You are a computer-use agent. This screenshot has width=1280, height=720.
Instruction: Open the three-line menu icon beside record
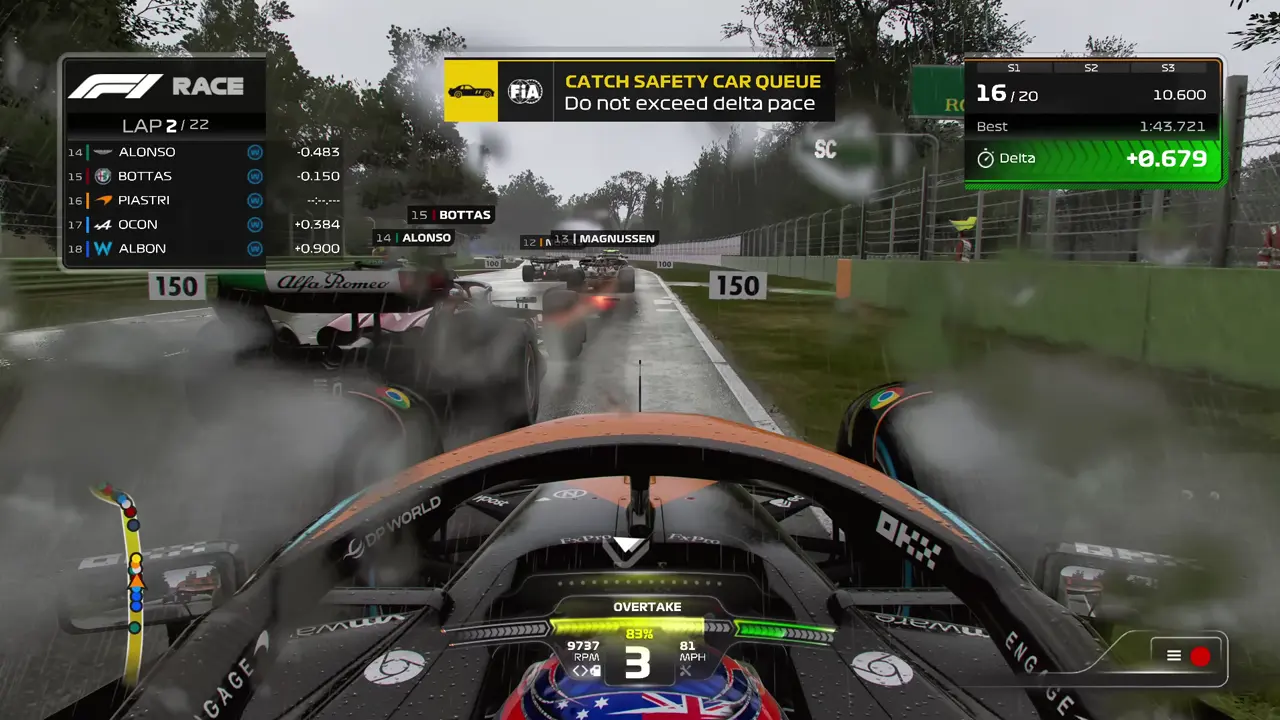1174,656
